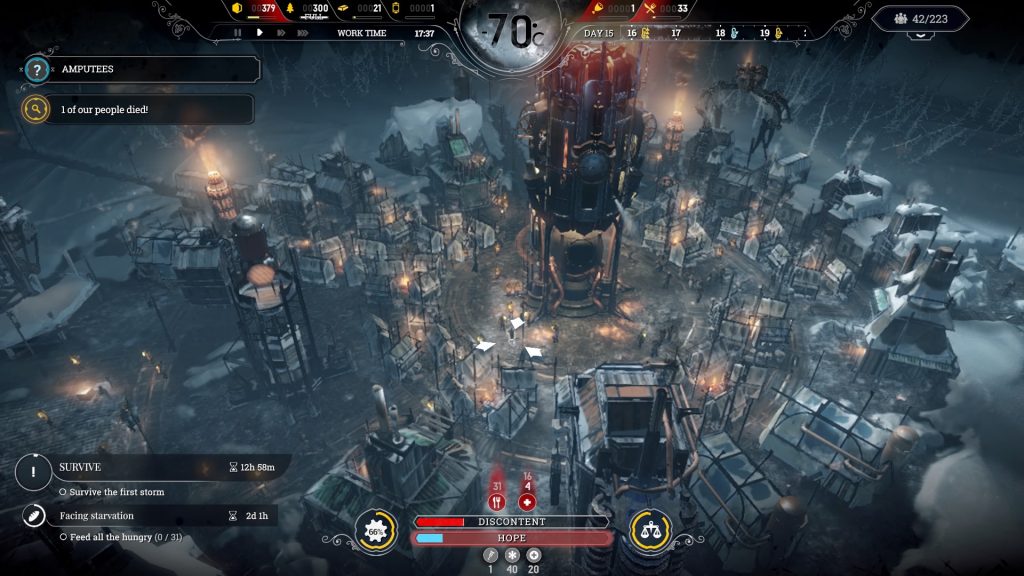Select the hungry people fork-and-knife icon
The image size is (1024, 576).
click(496, 502)
